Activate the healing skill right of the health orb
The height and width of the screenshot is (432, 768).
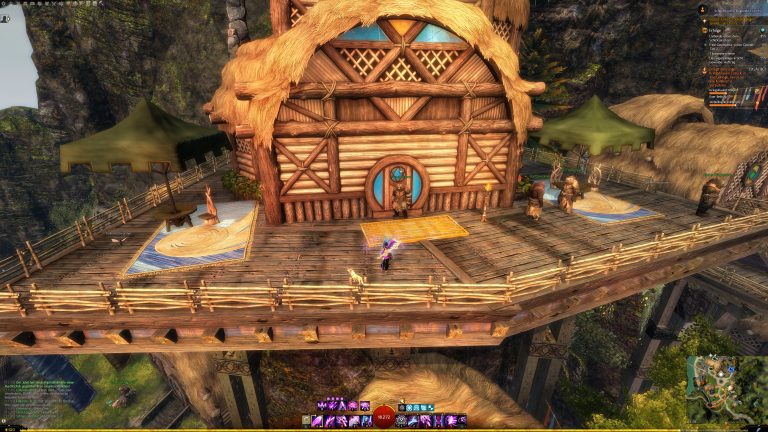coord(402,421)
